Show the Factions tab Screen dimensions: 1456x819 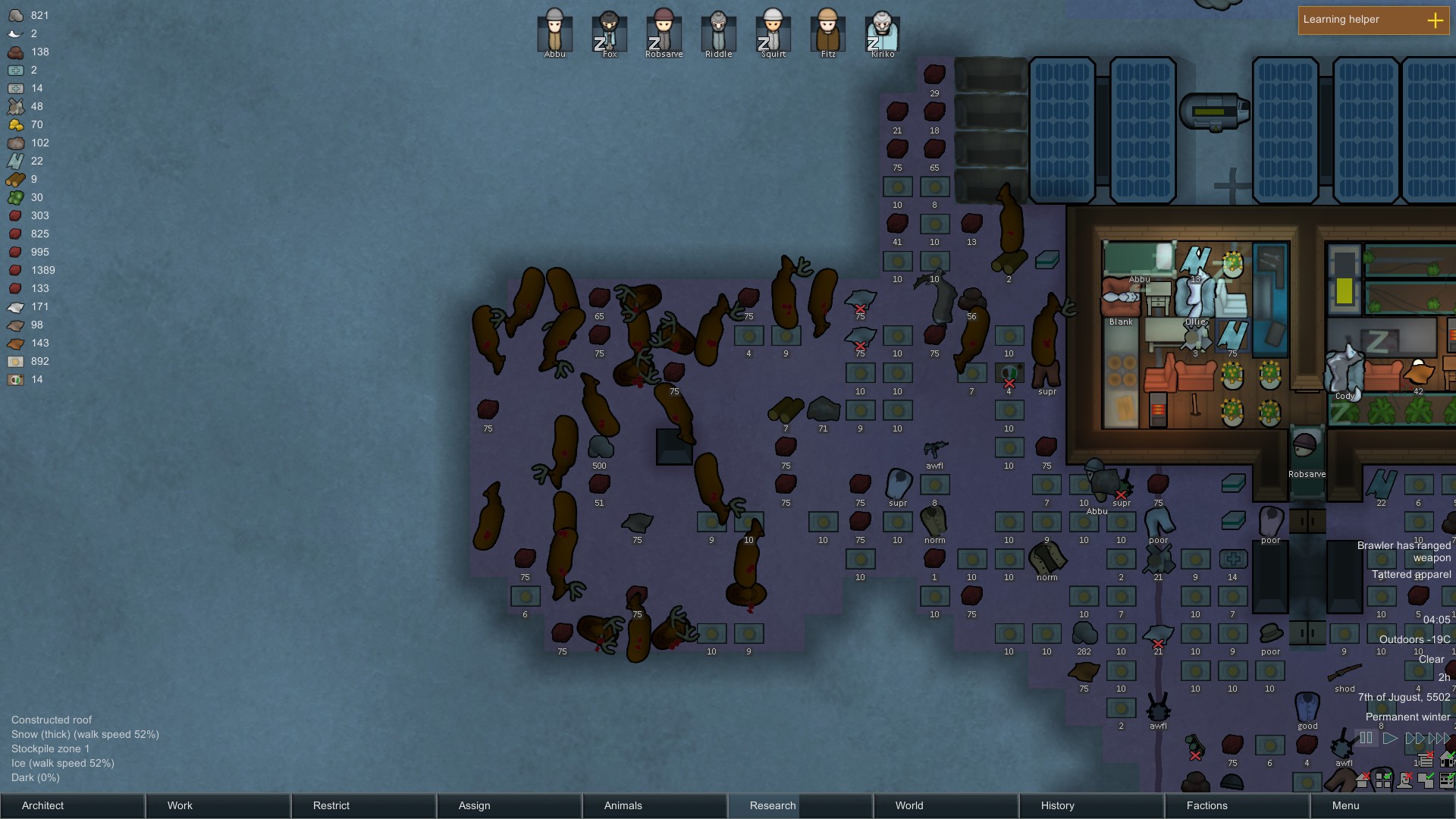[x=1237, y=805]
